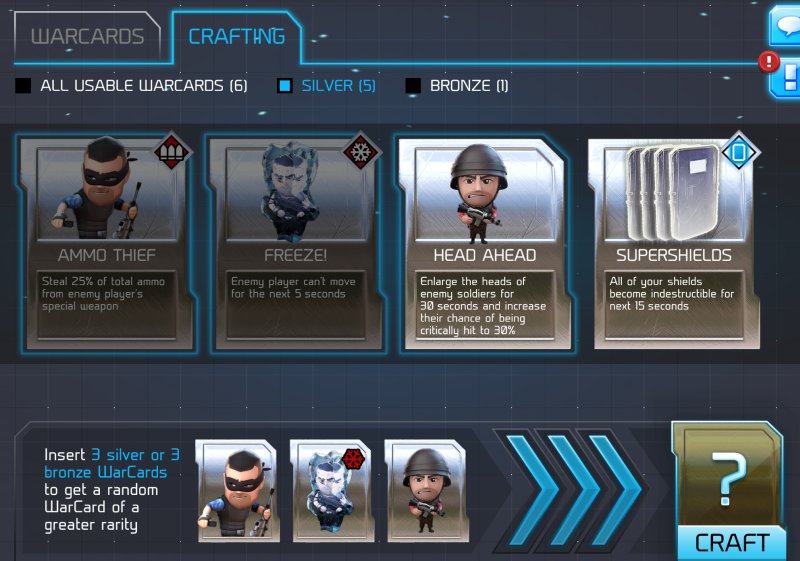Image resolution: width=800 pixels, height=561 pixels.
Task: Remove the frozen soldier from crafting slot
Action: [332, 490]
